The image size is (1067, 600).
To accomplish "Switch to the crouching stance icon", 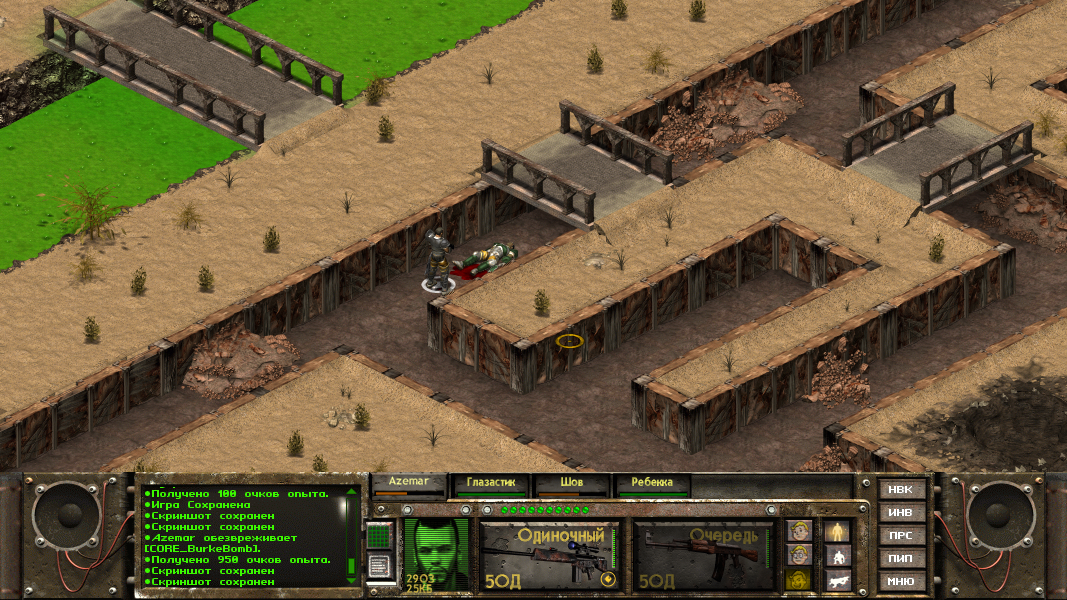I will (x=838, y=556).
